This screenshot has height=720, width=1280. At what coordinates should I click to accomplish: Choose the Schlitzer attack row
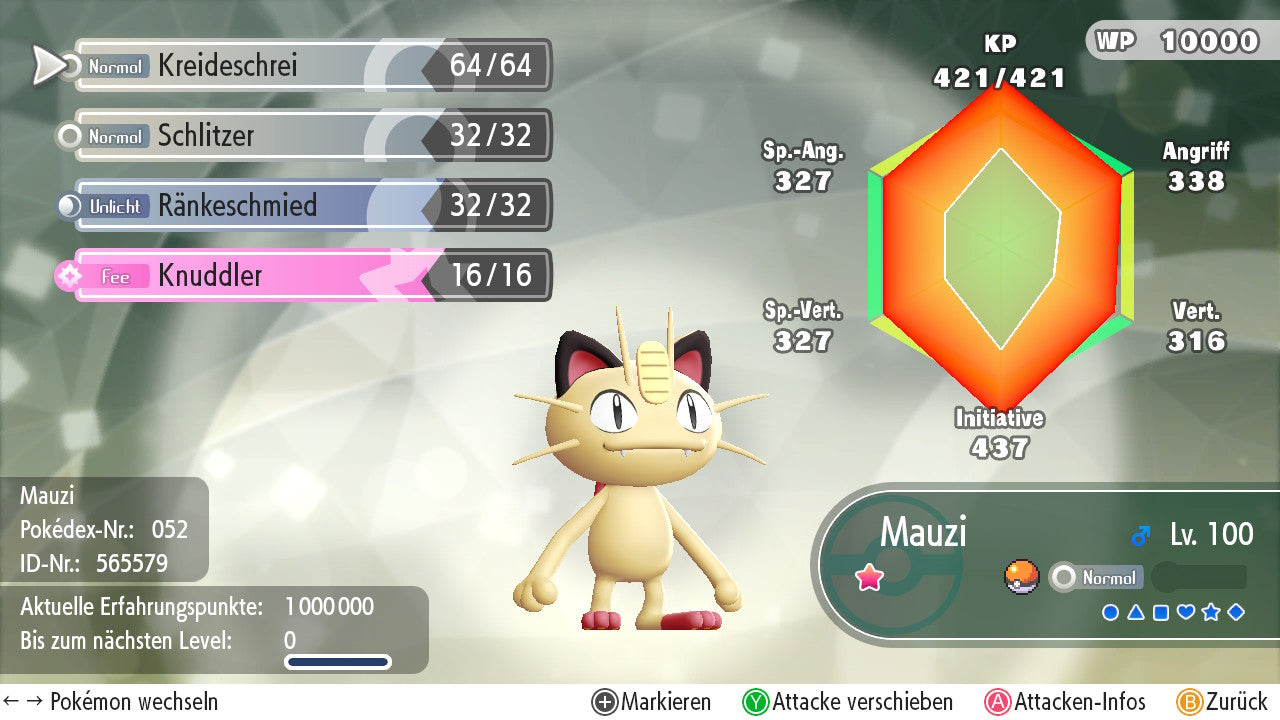tap(310, 136)
